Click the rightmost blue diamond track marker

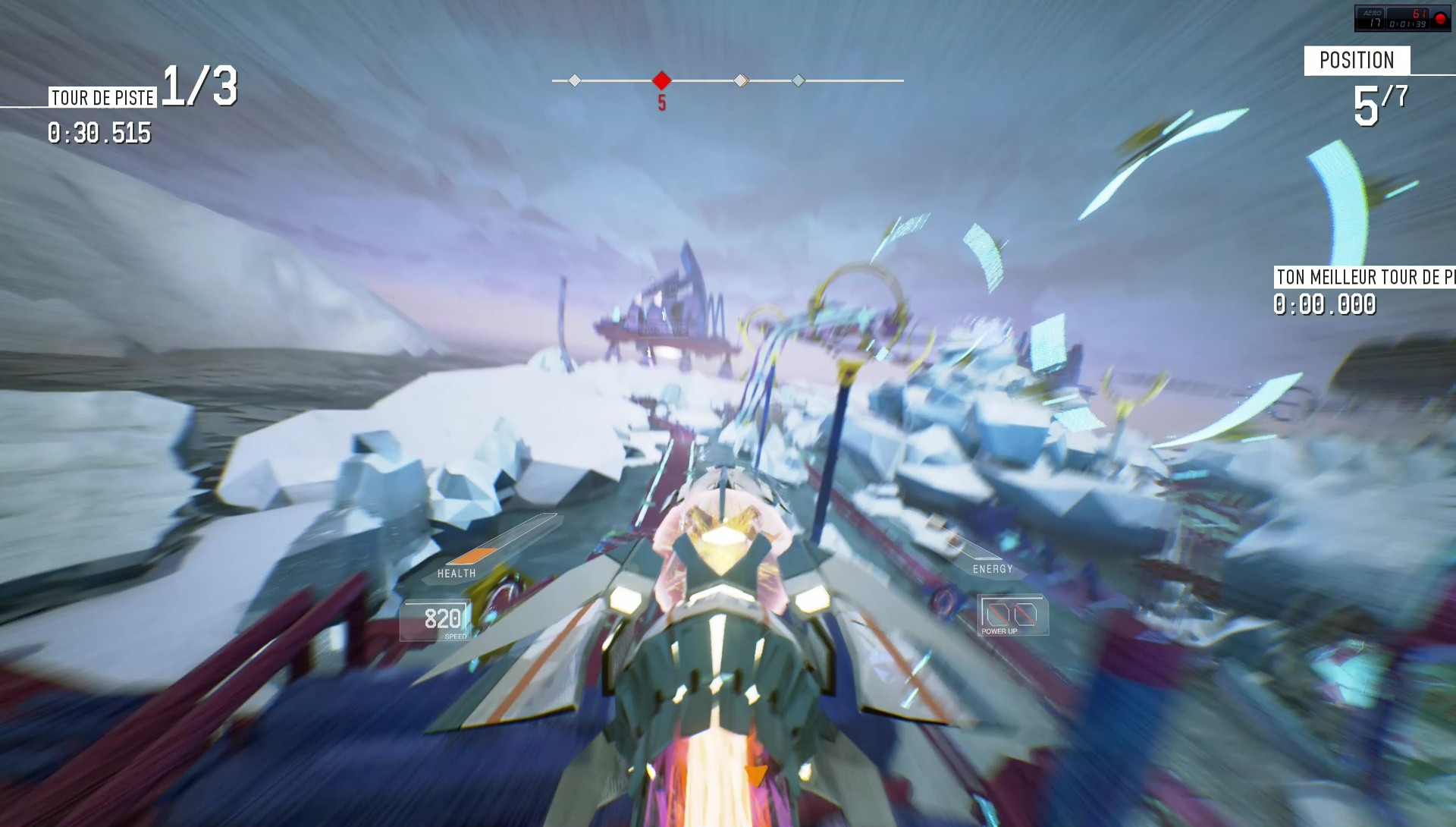tap(799, 78)
